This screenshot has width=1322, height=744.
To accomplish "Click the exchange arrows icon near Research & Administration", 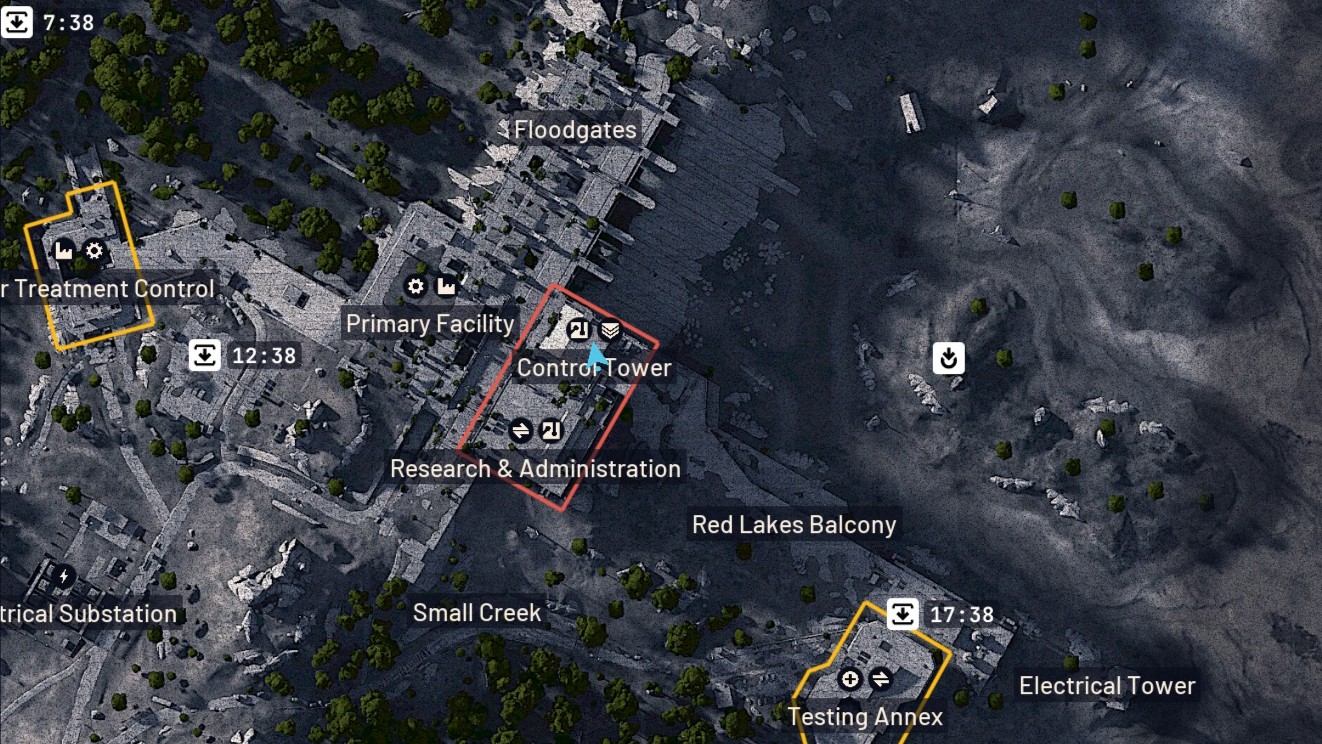I will pos(521,429).
